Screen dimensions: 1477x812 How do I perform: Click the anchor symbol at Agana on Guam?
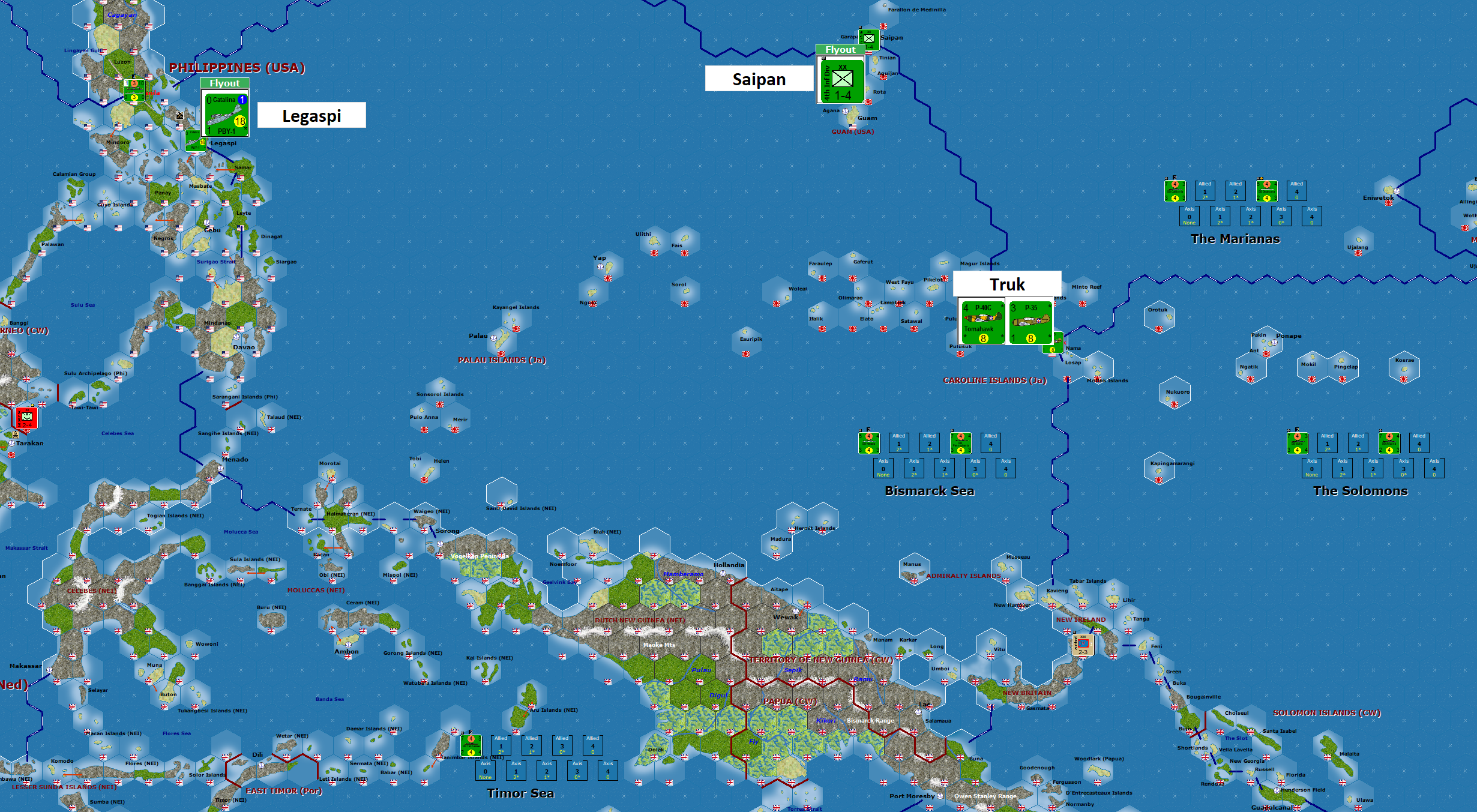(845, 112)
